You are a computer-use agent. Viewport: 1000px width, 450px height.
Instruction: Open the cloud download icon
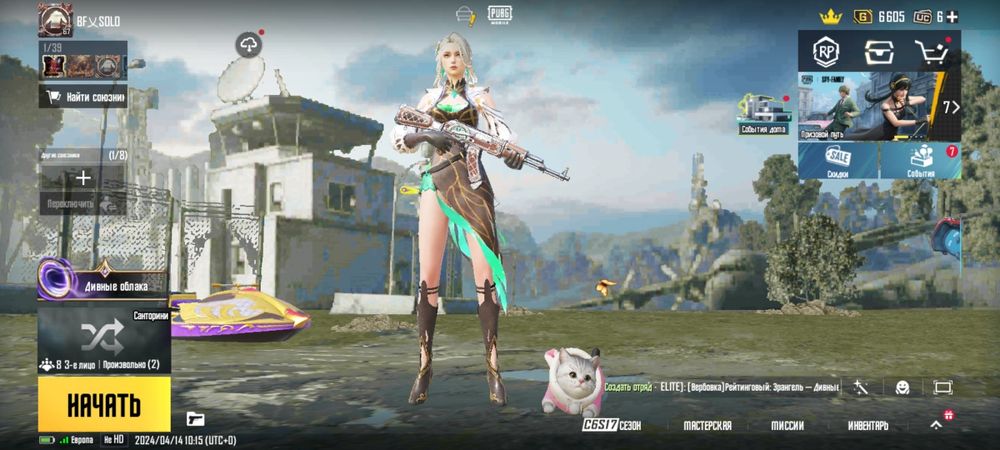(x=248, y=44)
